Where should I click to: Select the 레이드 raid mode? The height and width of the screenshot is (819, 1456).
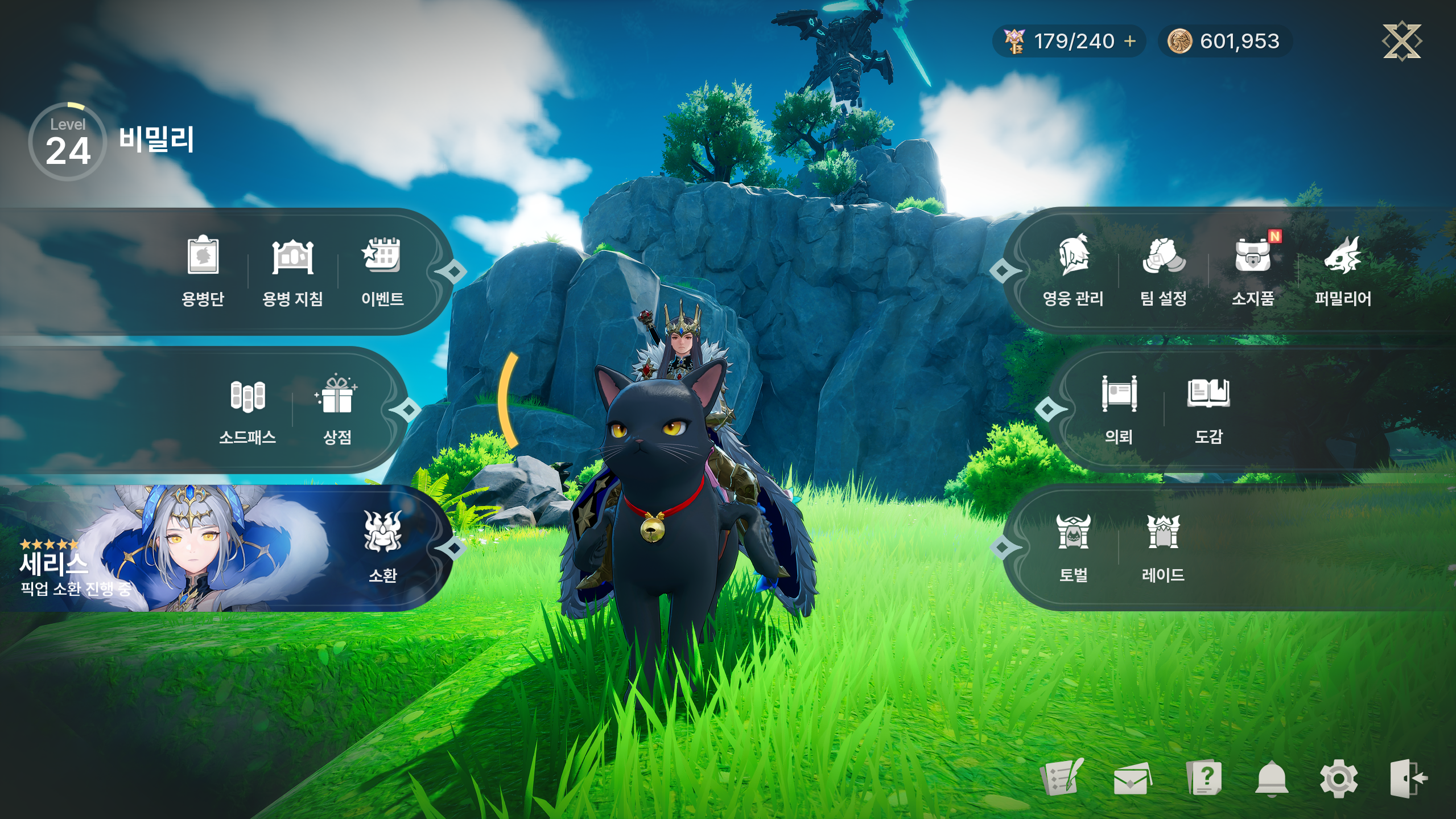[1163, 548]
